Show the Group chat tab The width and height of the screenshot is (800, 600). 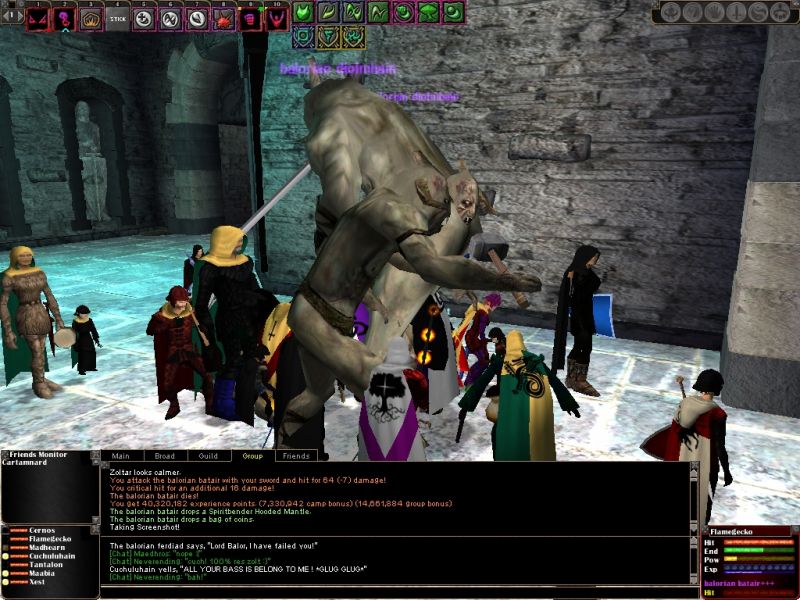[x=251, y=456]
